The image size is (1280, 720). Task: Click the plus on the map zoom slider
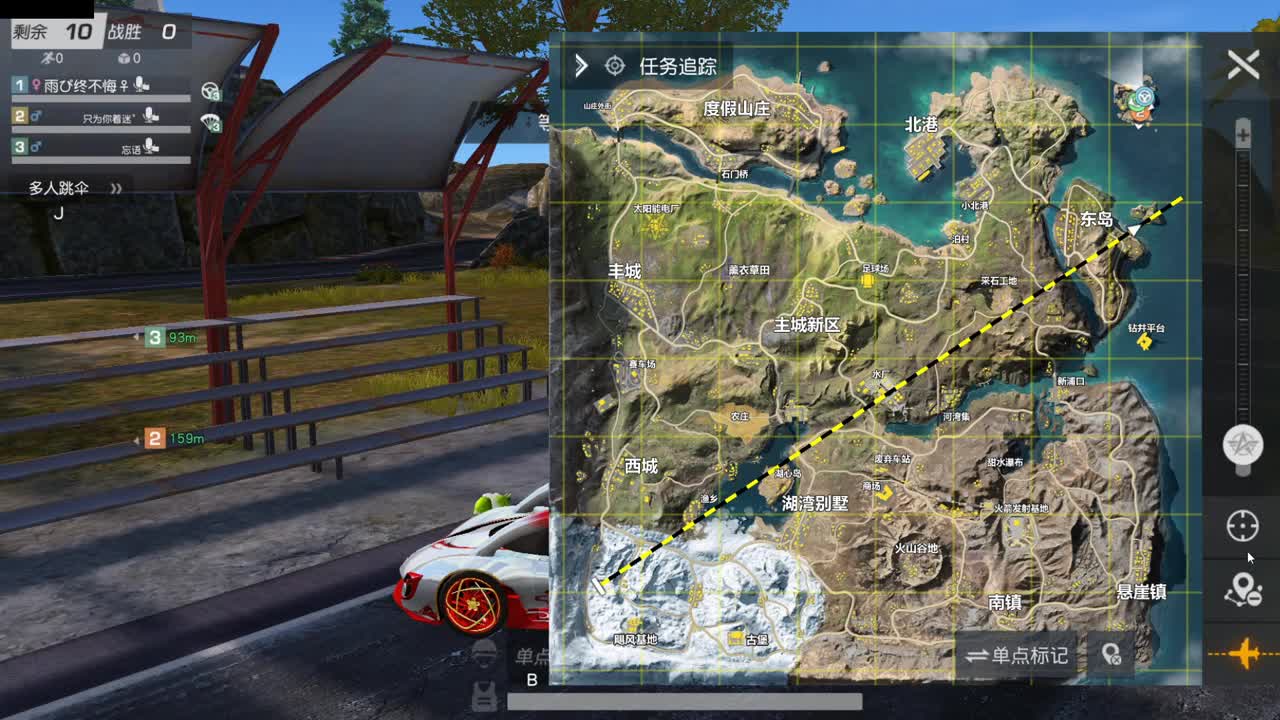click(1243, 134)
